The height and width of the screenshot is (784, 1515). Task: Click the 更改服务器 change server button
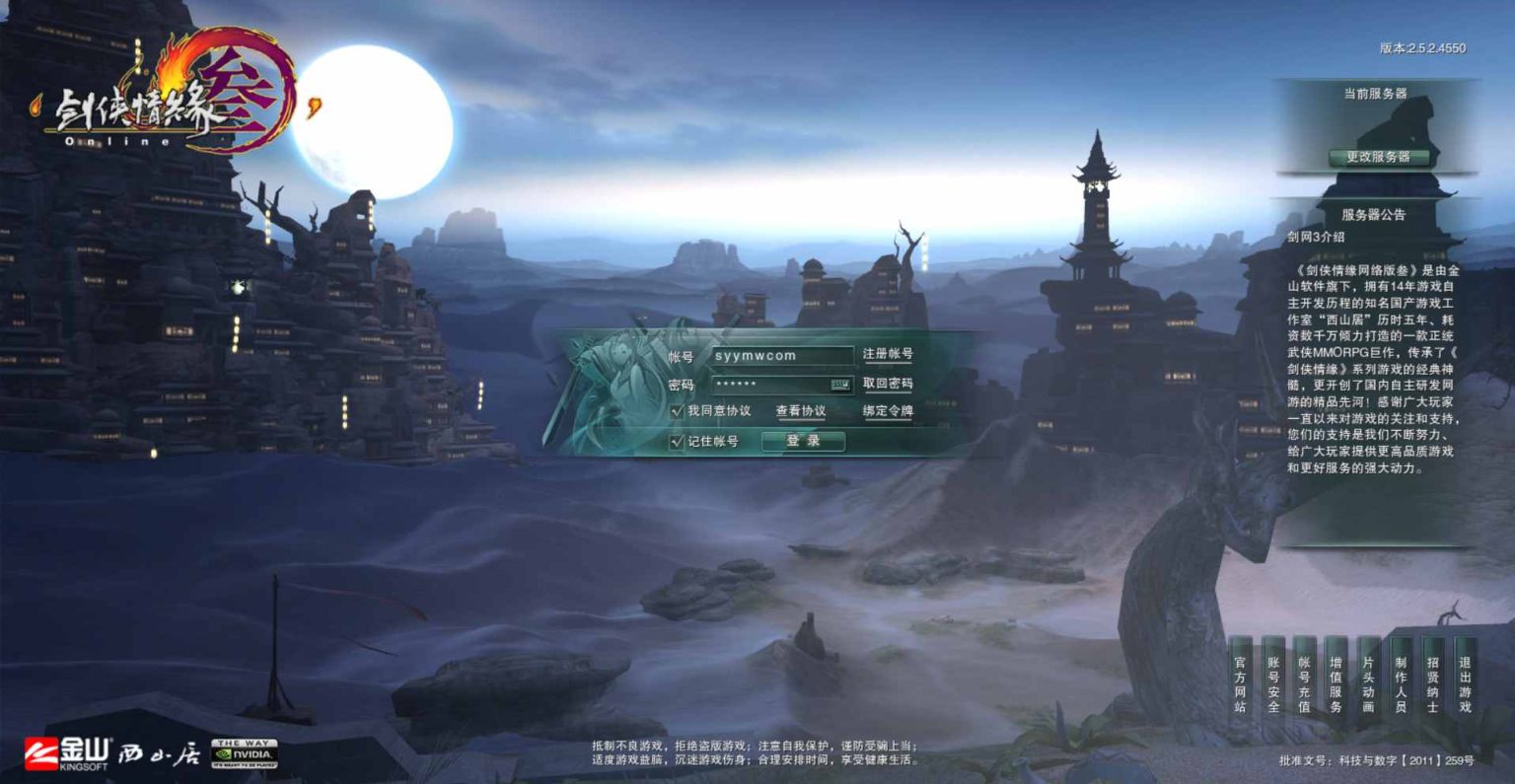[1378, 157]
